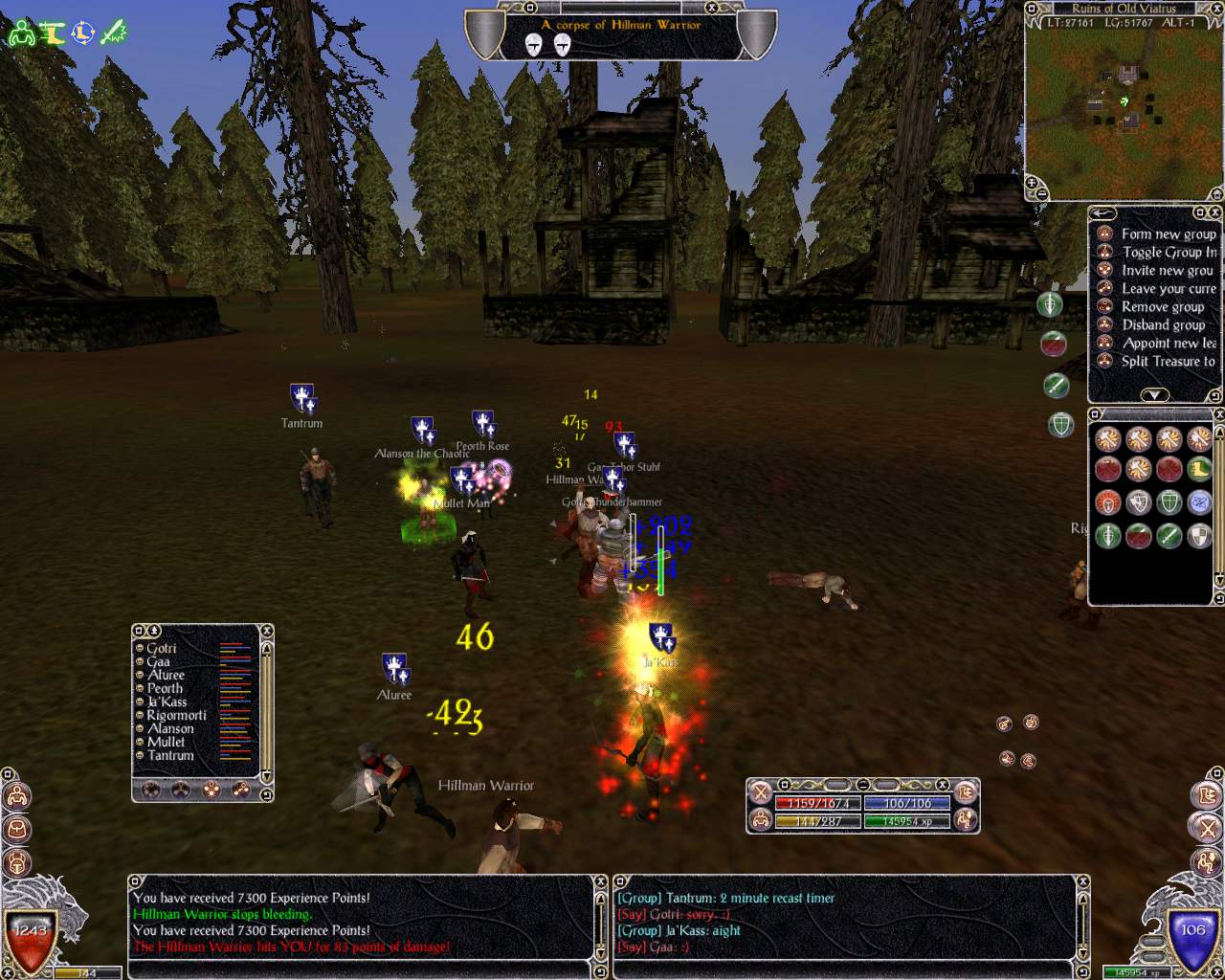Activate the blue swirl spell icon
Image resolution: width=1225 pixels, height=980 pixels.
(x=1199, y=501)
